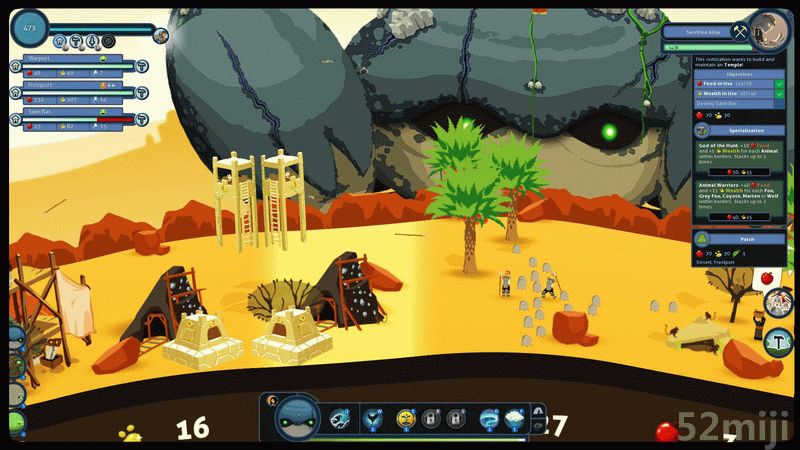
Task: Click the villager portrait in top-right corner
Action: pos(768,29)
